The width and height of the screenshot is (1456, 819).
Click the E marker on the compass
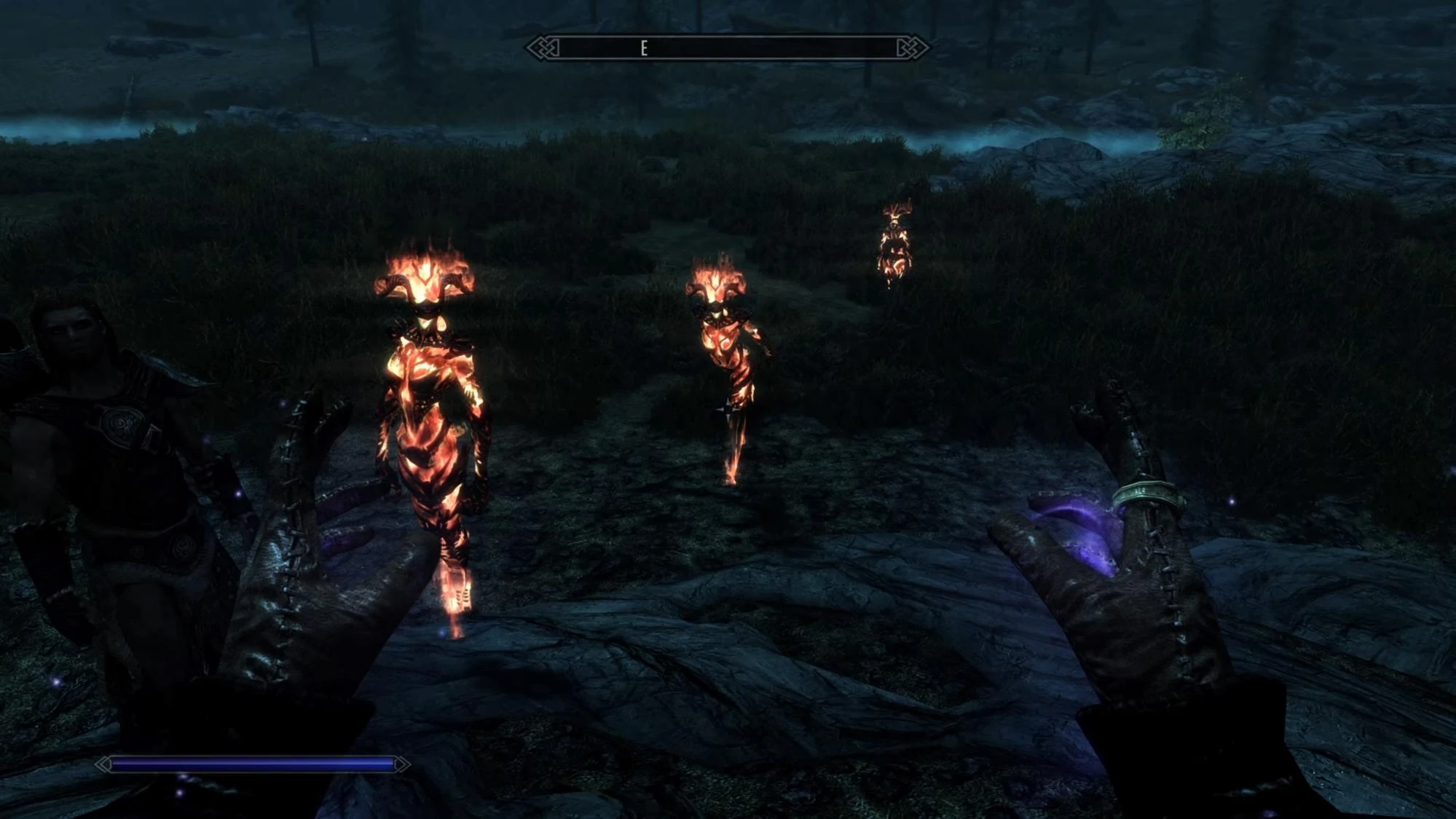[x=644, y=47]
